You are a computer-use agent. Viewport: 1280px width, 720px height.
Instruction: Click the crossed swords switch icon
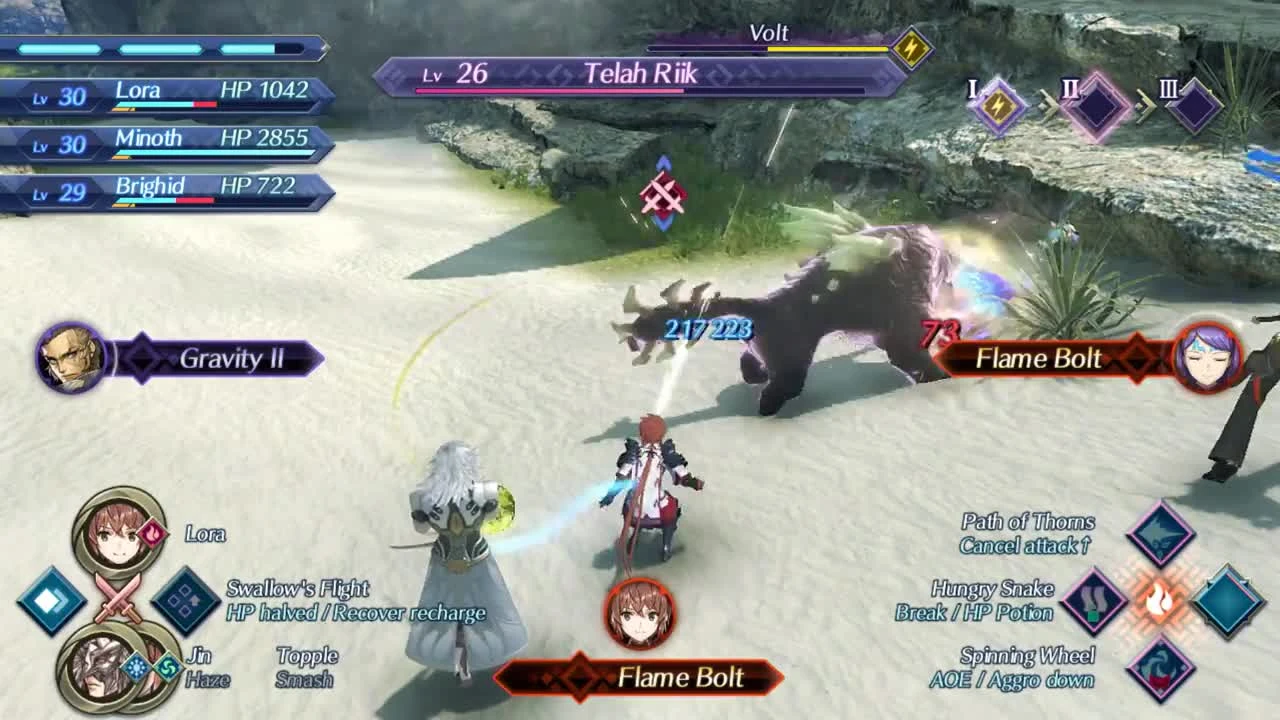click(118, 595)
